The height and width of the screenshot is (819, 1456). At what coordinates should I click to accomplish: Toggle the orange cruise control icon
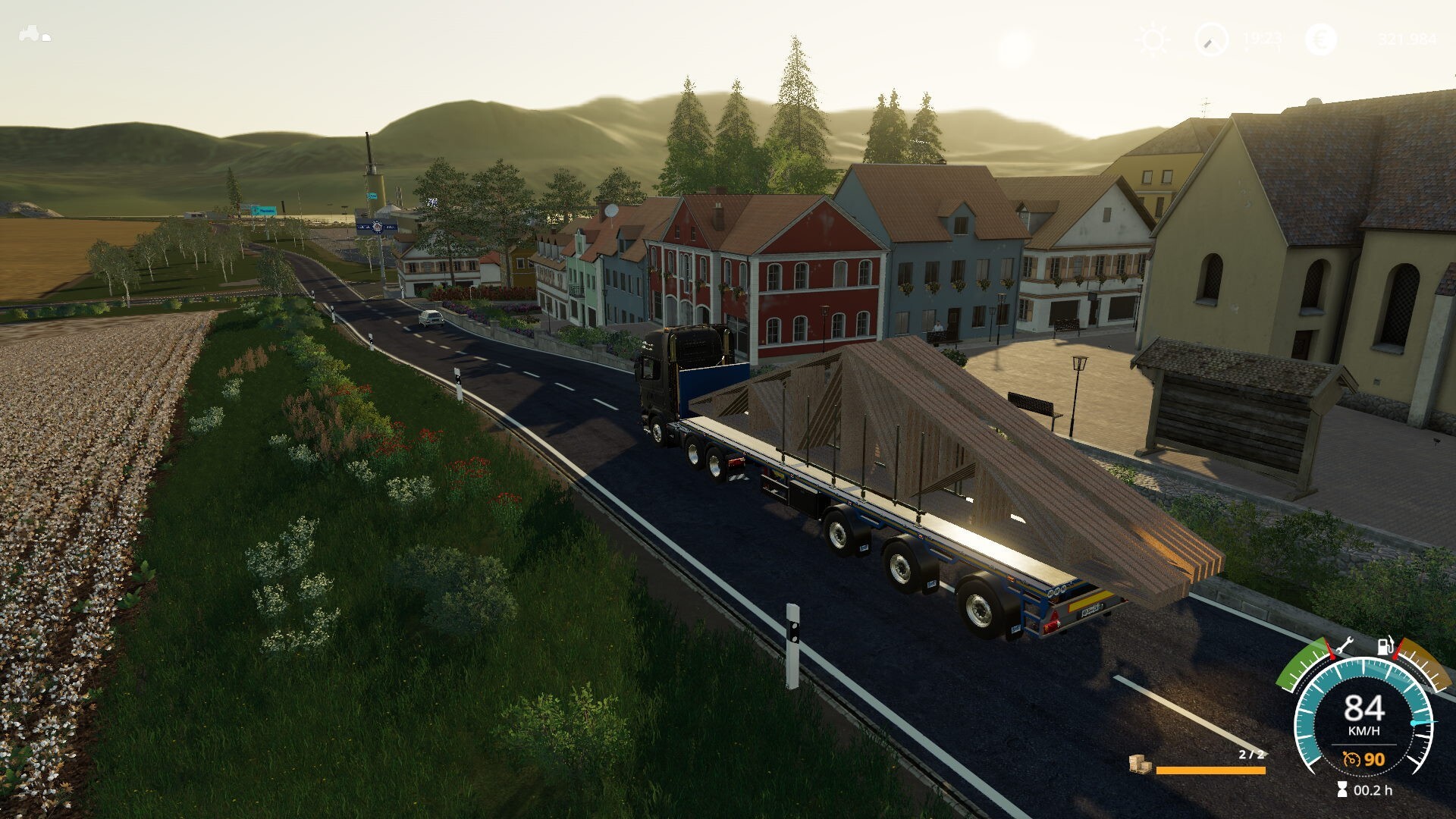pyautogui.click(x=1351, y=759)
